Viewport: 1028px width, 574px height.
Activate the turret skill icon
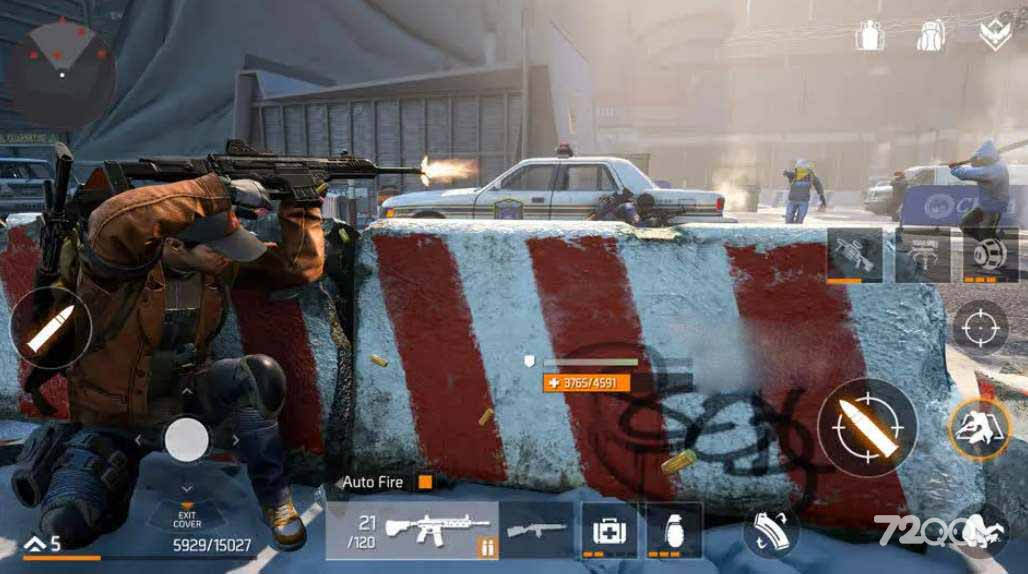click(x=855, y=254)
